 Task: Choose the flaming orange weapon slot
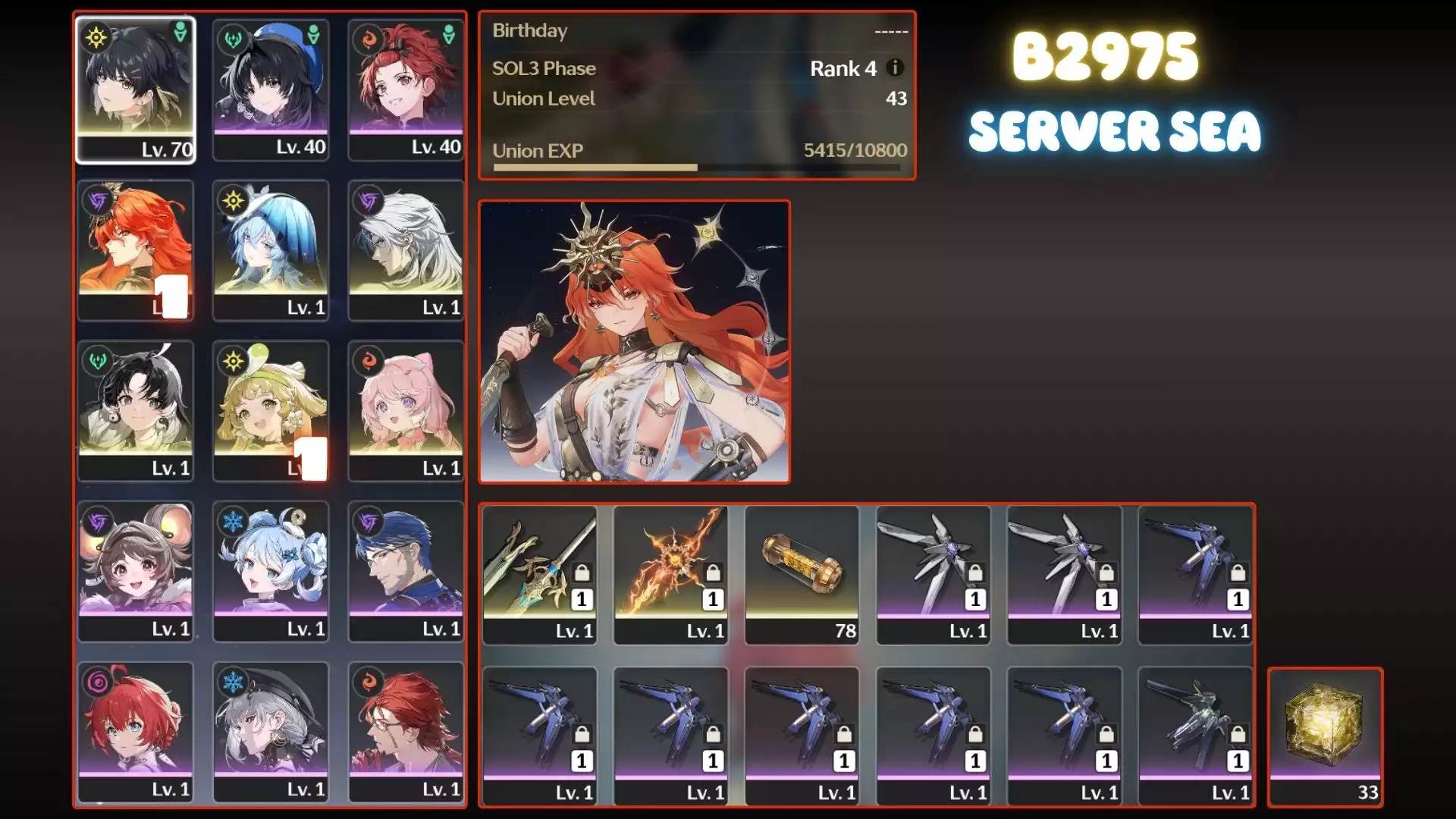pos(670,575)
